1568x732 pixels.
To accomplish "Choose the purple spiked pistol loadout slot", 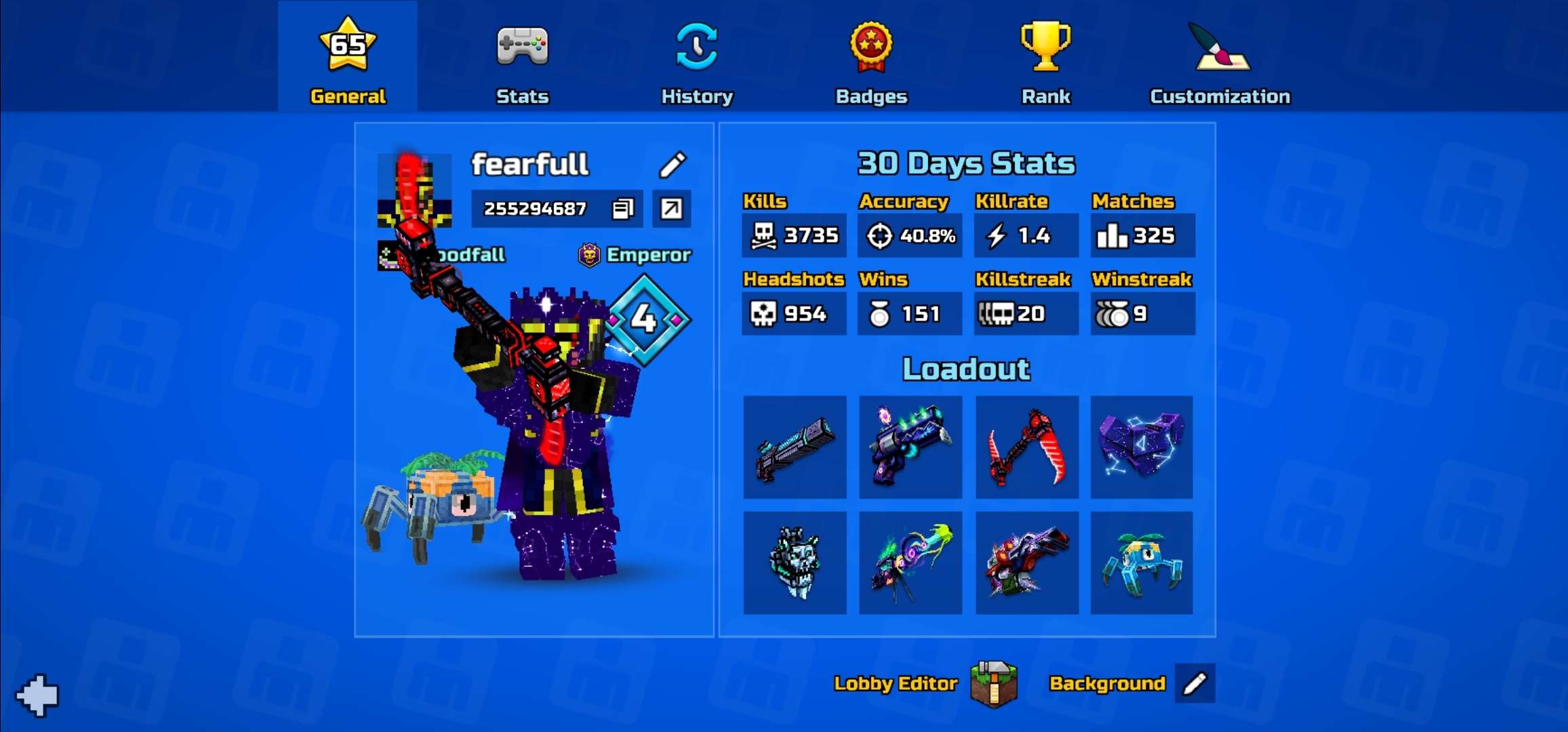I will [910, 447].
